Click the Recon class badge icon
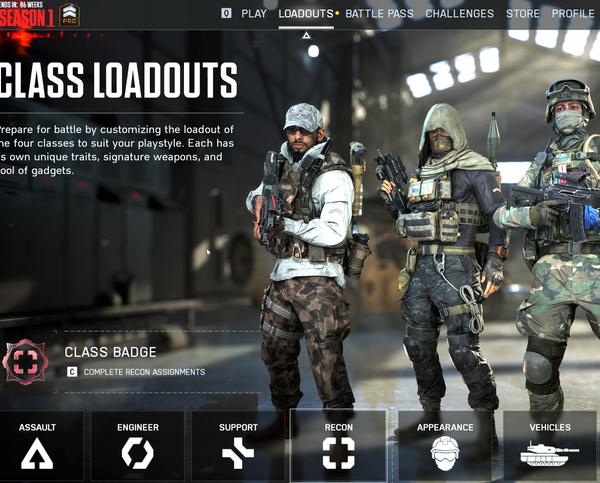600x483 pixels. tap(25, 361)
